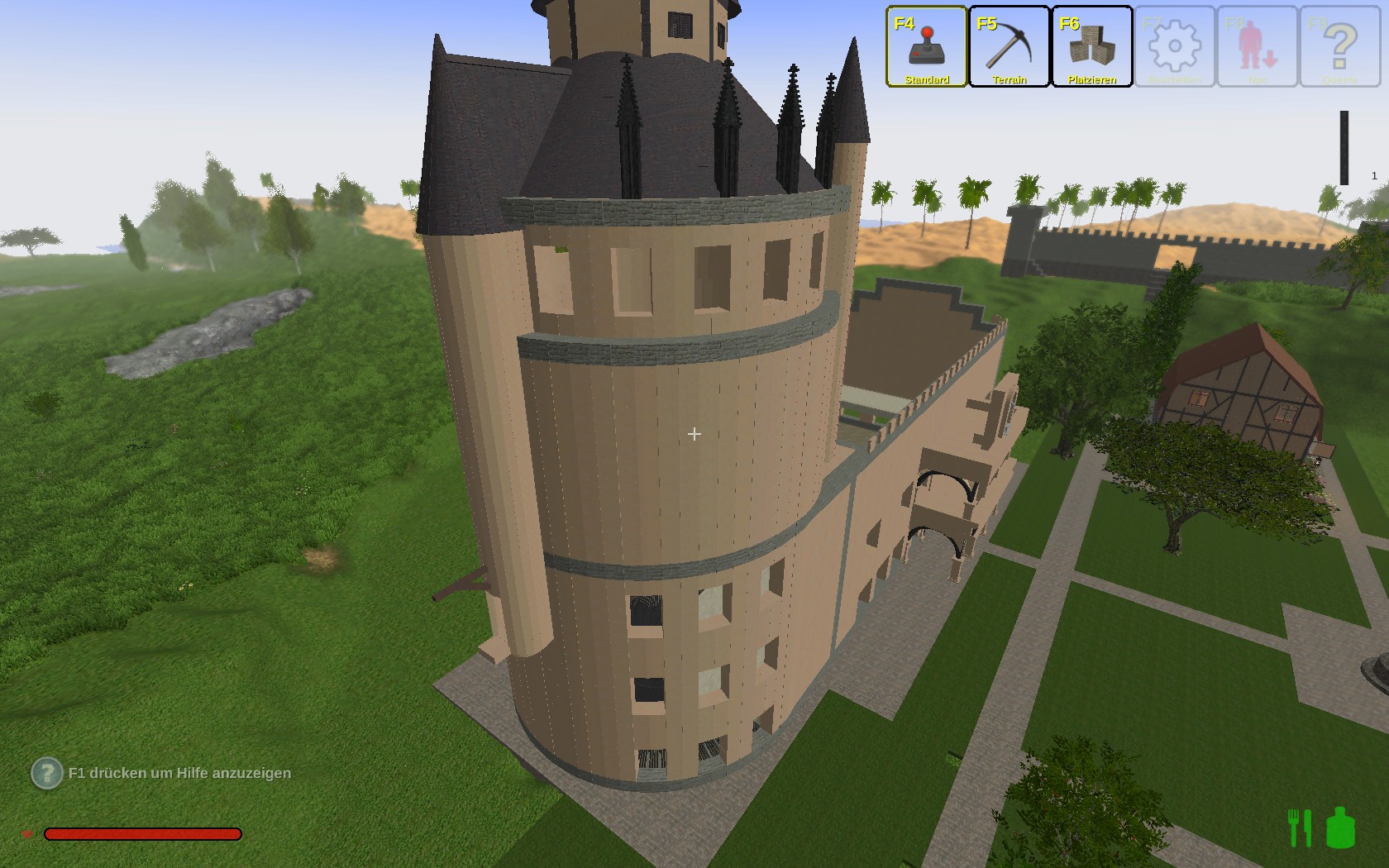Choose the Platzieren block placement tool

pos(1092,46)
